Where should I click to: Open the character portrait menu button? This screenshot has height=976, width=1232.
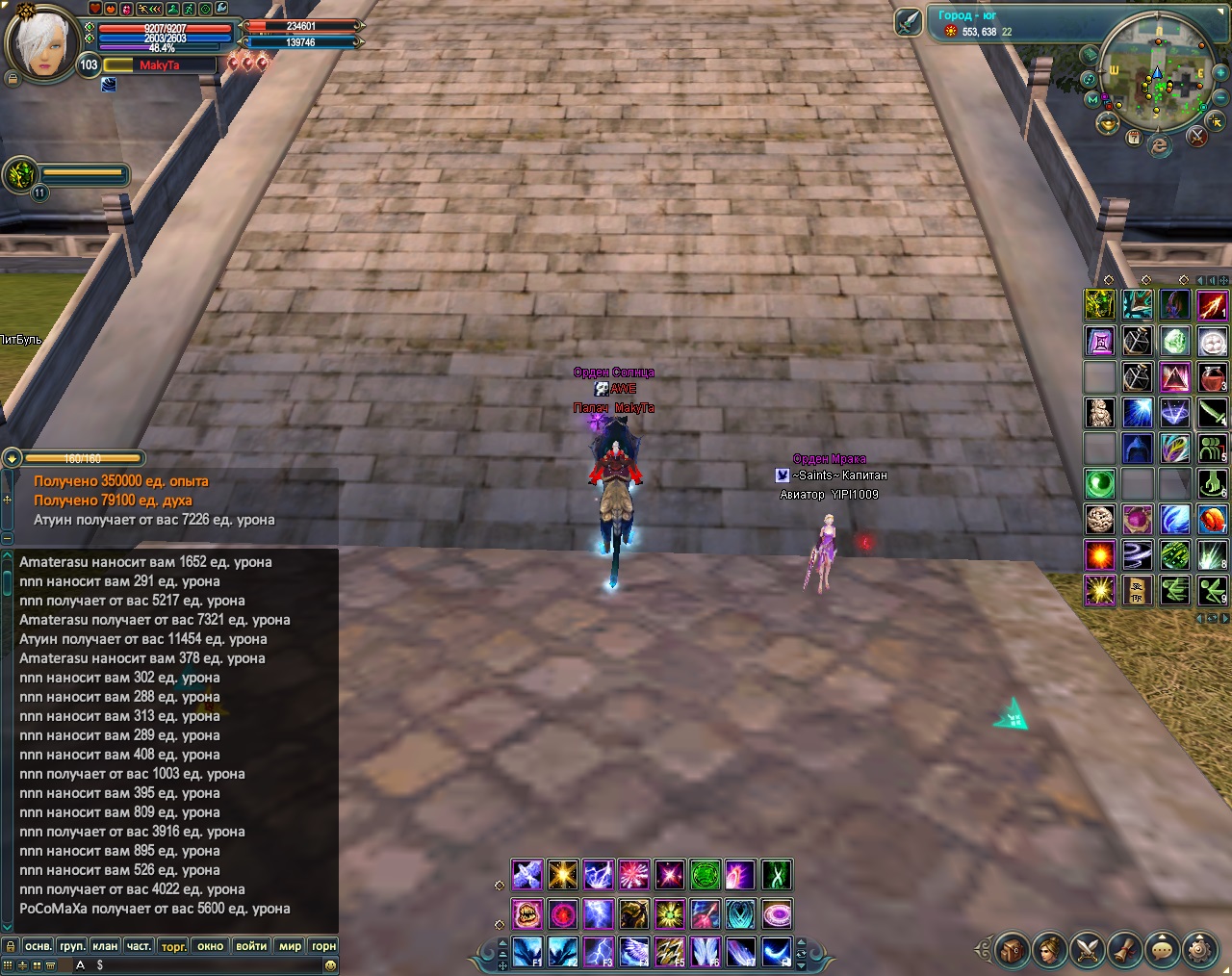[1050, 949]
